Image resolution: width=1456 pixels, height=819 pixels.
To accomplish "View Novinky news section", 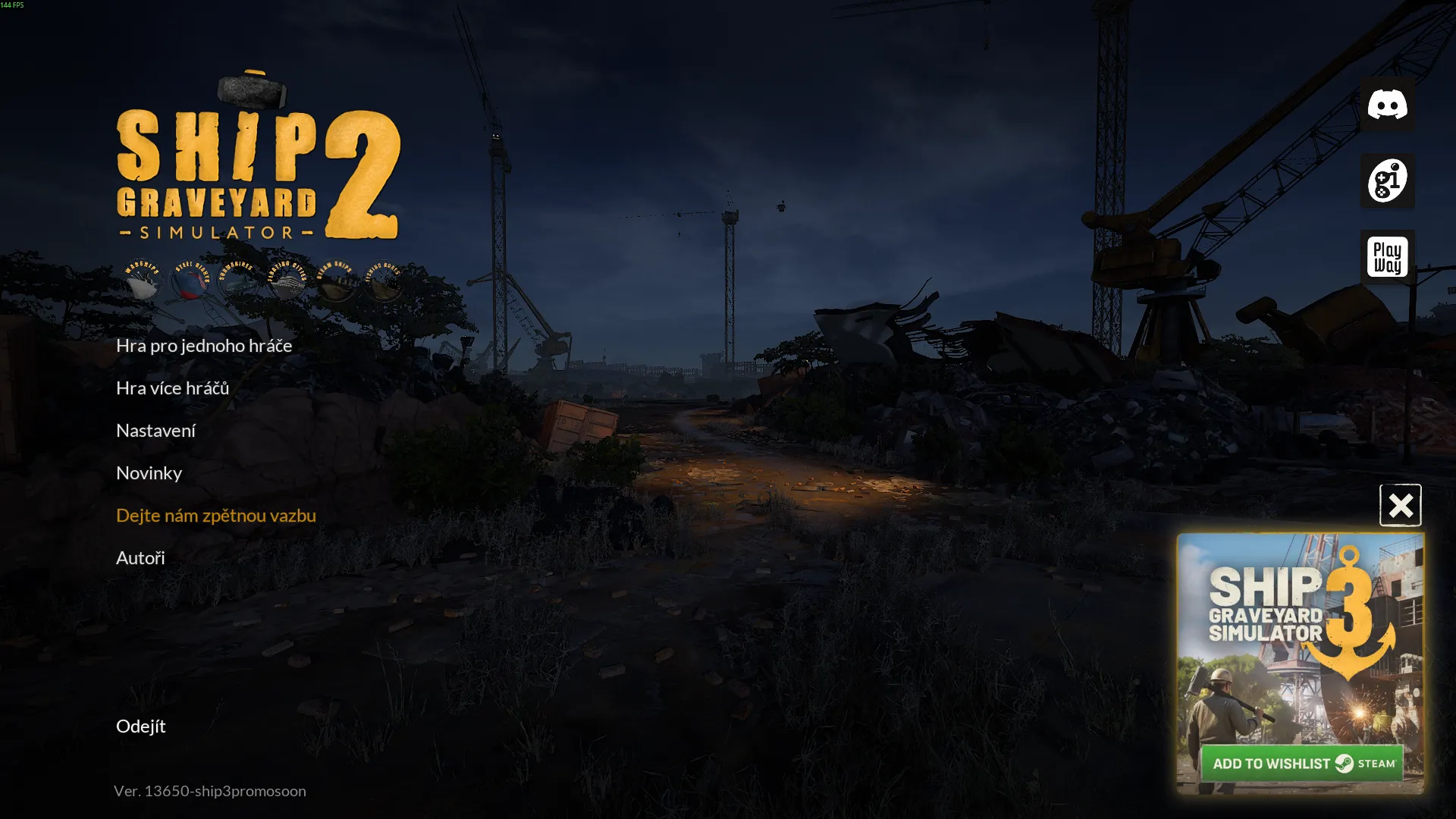I will click(149, 472).
